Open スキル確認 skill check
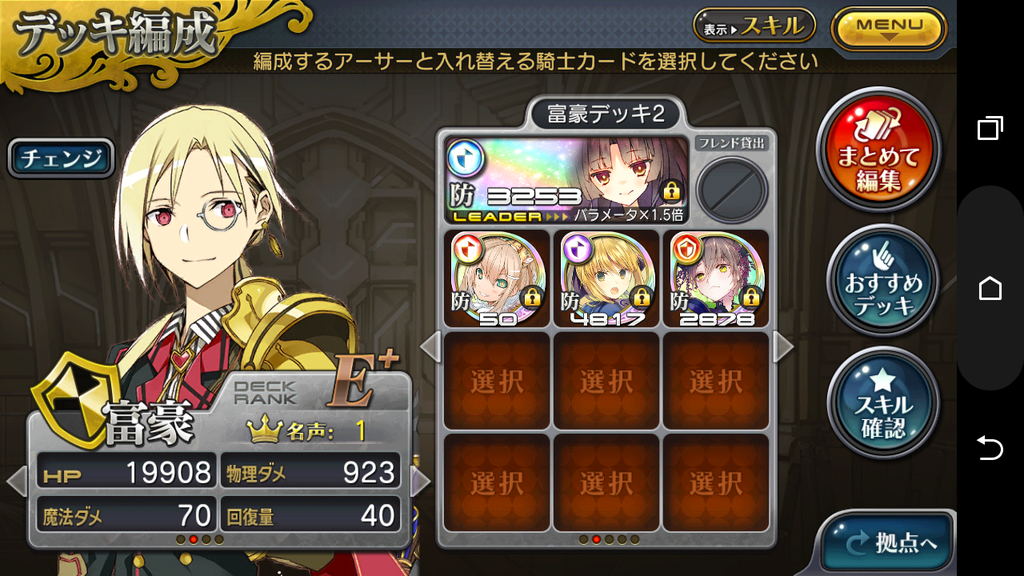 [x=883, y=402]
